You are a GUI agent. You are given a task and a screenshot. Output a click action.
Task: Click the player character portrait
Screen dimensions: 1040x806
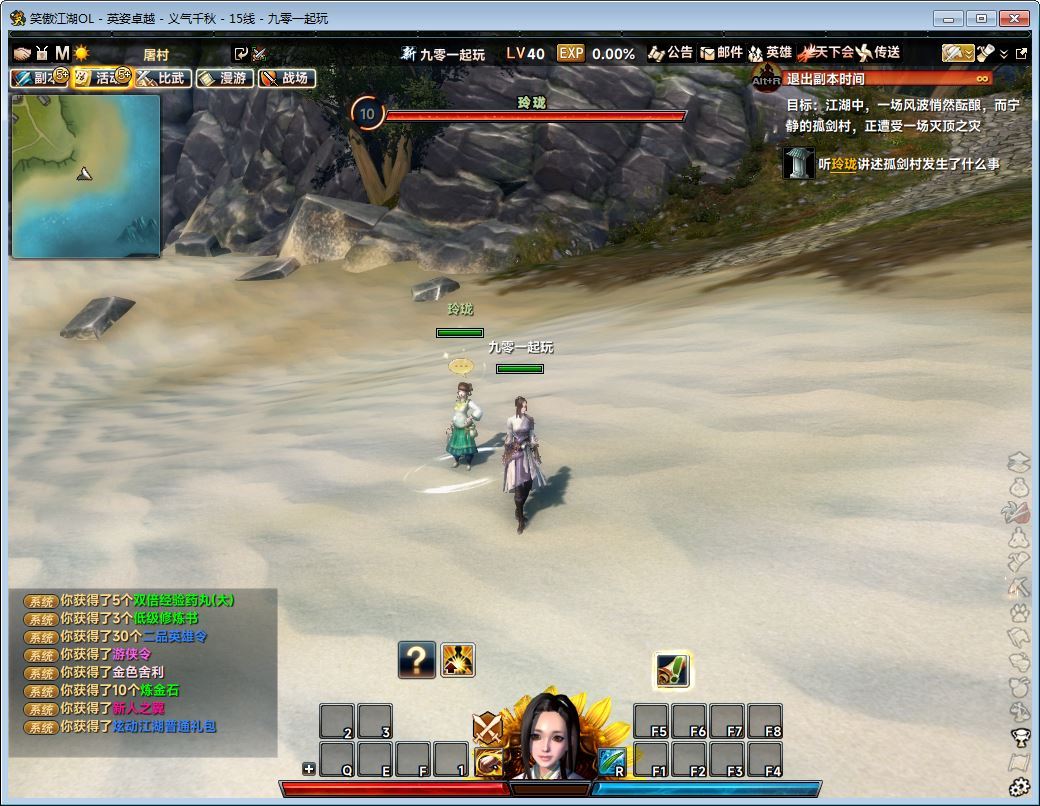coord(549,737)
